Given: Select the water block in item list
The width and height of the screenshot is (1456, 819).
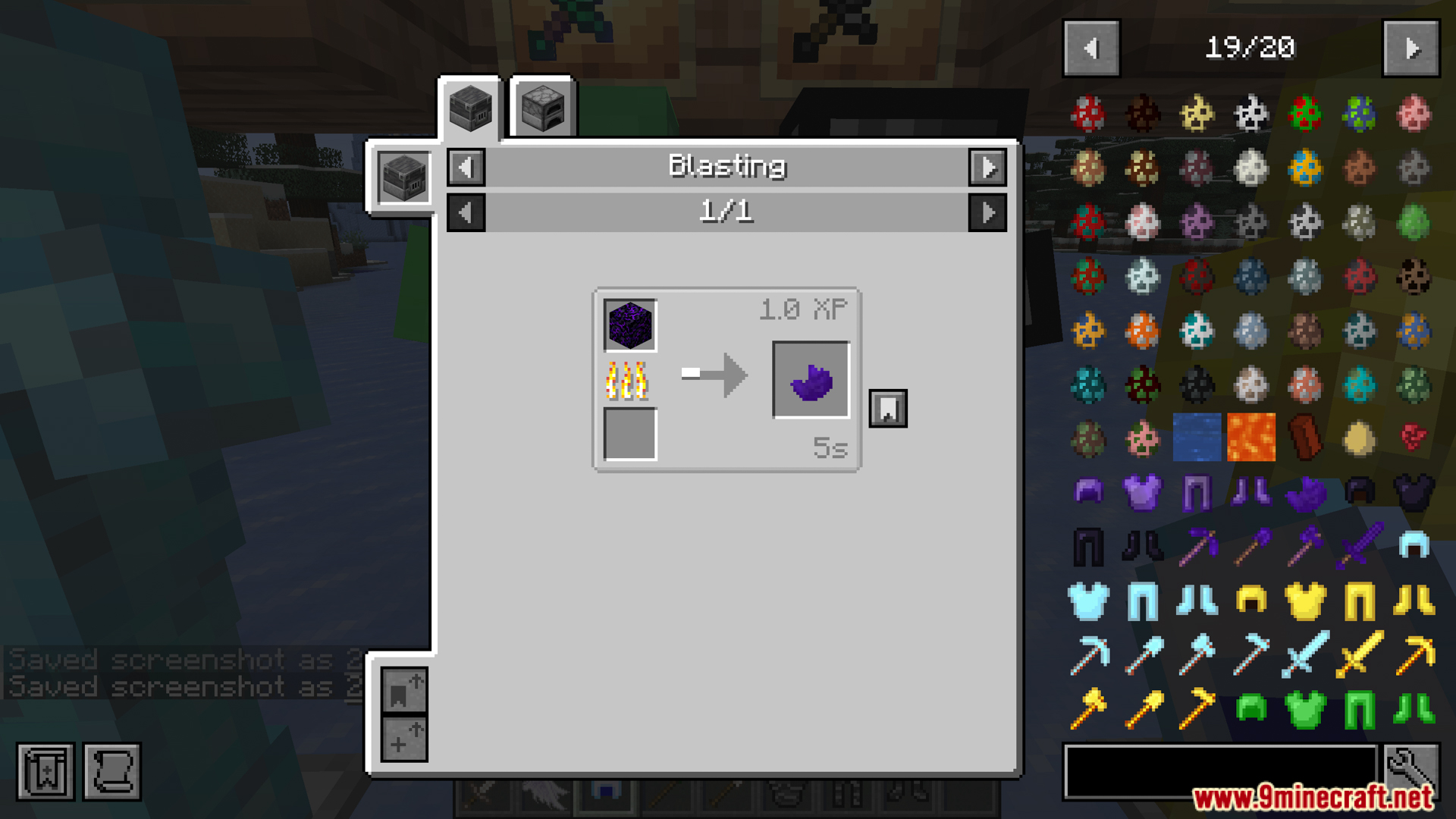Looking at the screenshot, I should (x=1197, y=438).
